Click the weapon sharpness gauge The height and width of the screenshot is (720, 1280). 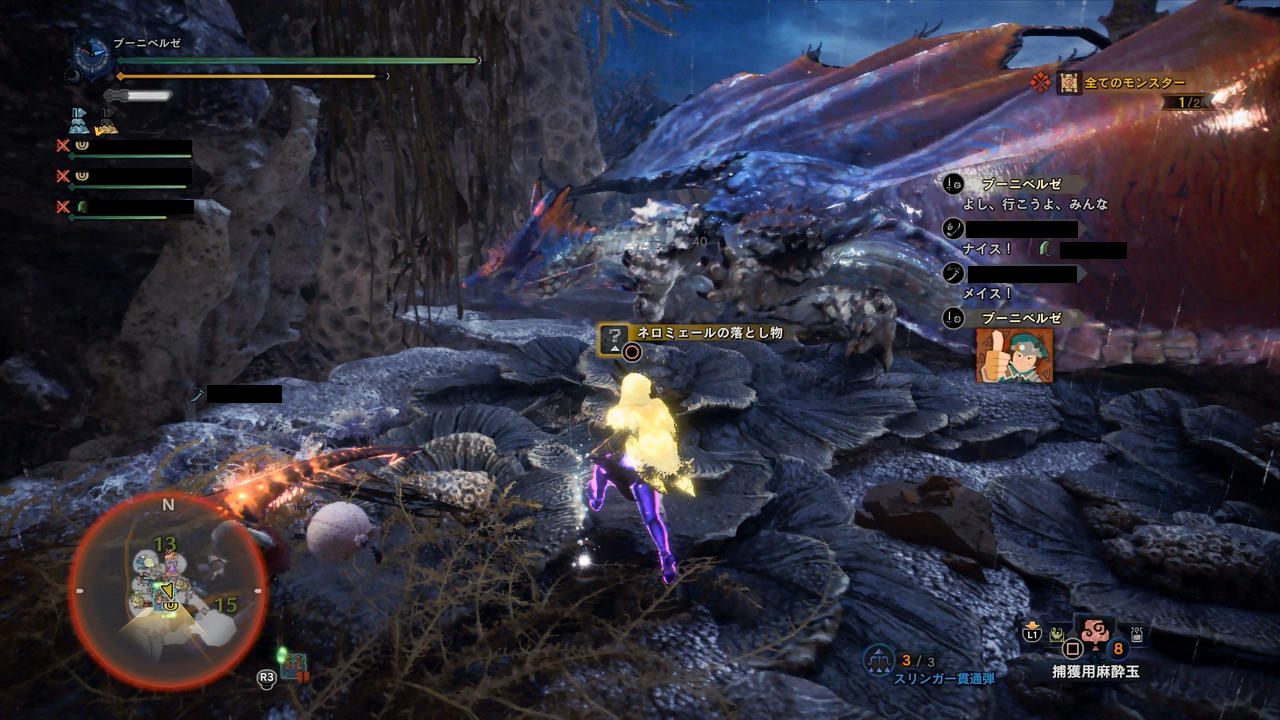138,96
